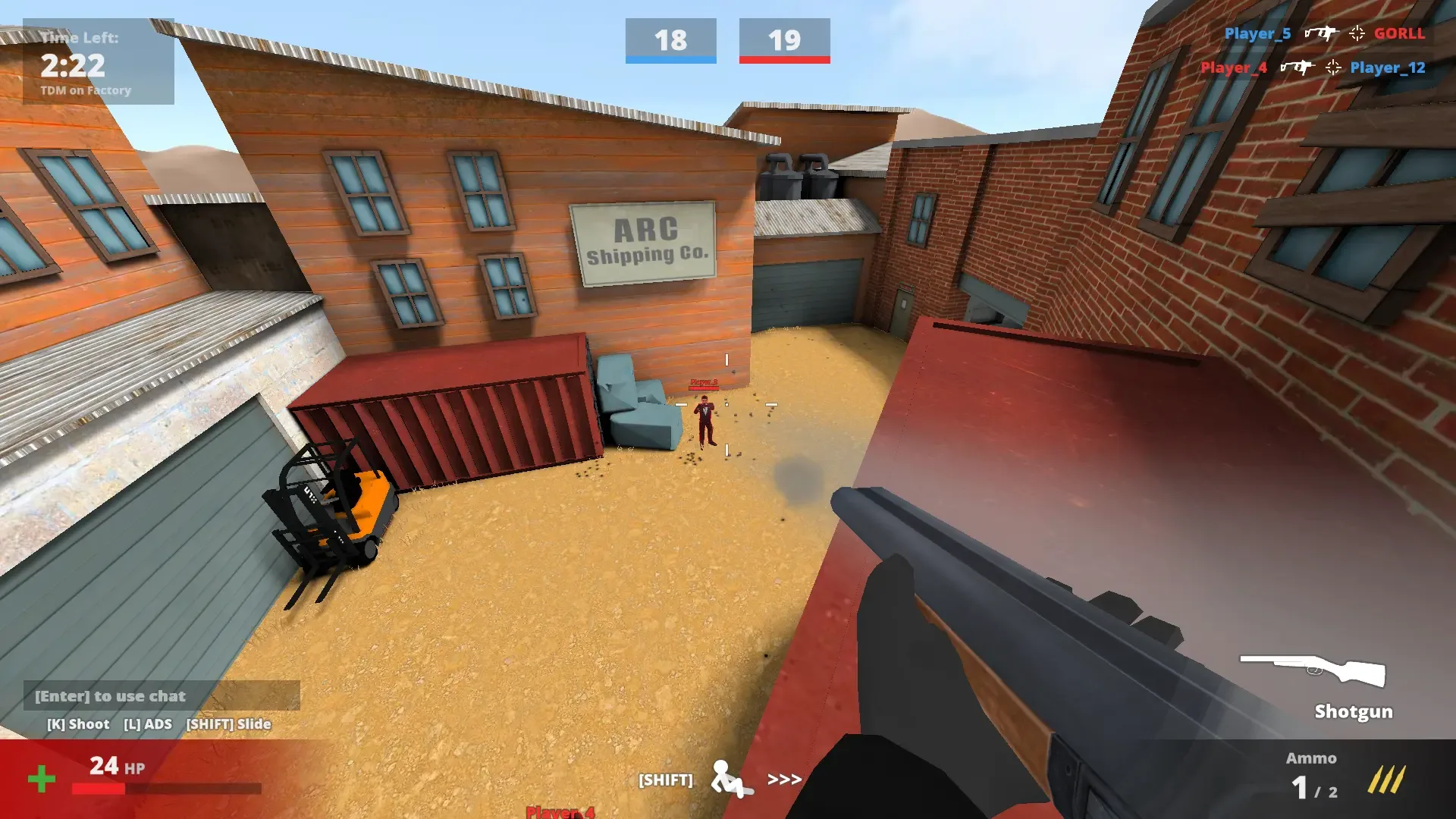This screenshot has height=819, width=1456.
Task: Click the Shotgun weapon label
Action: tap(1353, 712)
